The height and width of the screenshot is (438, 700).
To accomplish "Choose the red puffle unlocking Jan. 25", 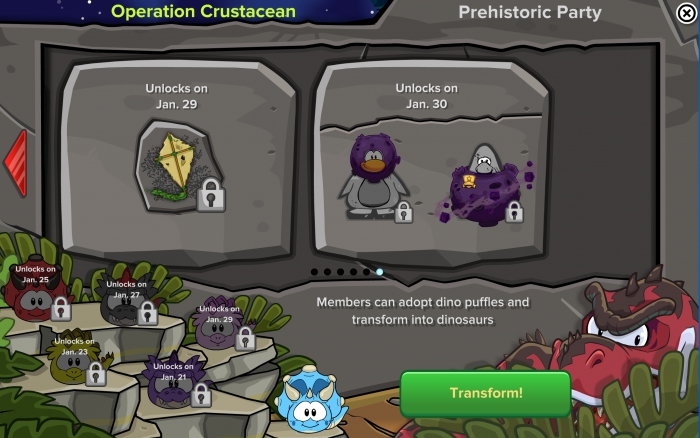I will click(37, 295).
